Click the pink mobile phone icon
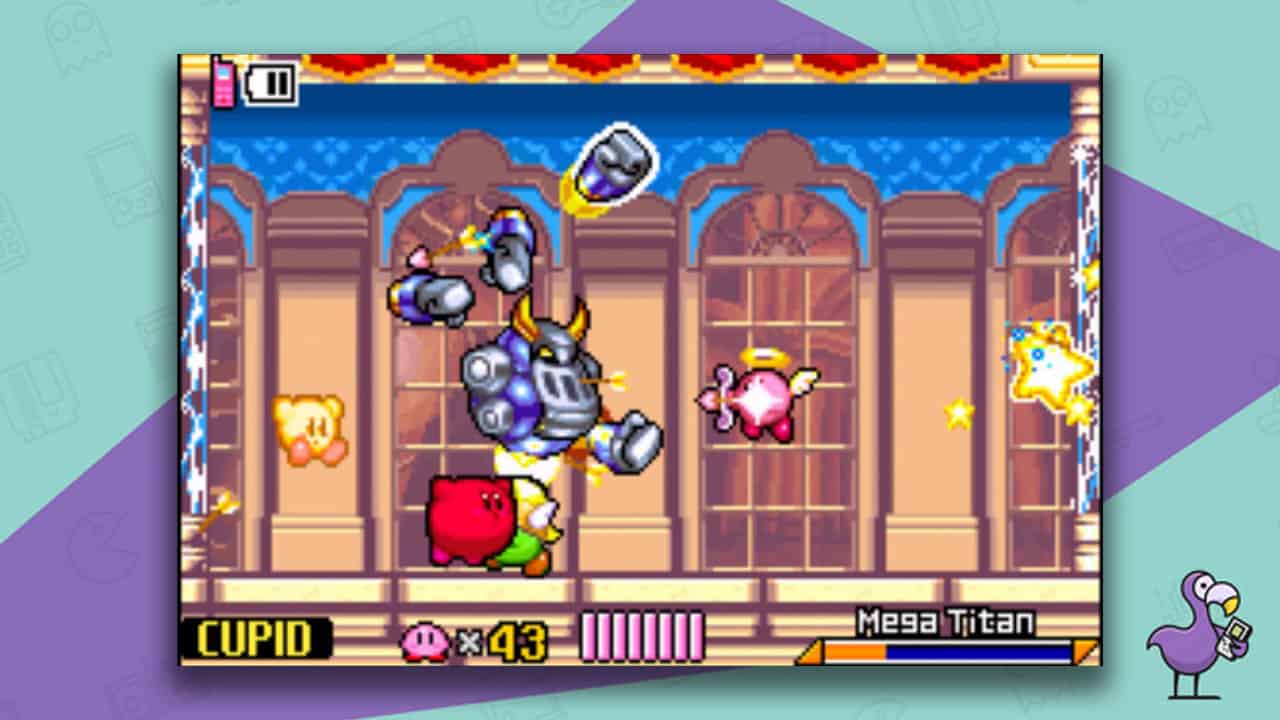 pyautogui.click(x=222, y=81)
